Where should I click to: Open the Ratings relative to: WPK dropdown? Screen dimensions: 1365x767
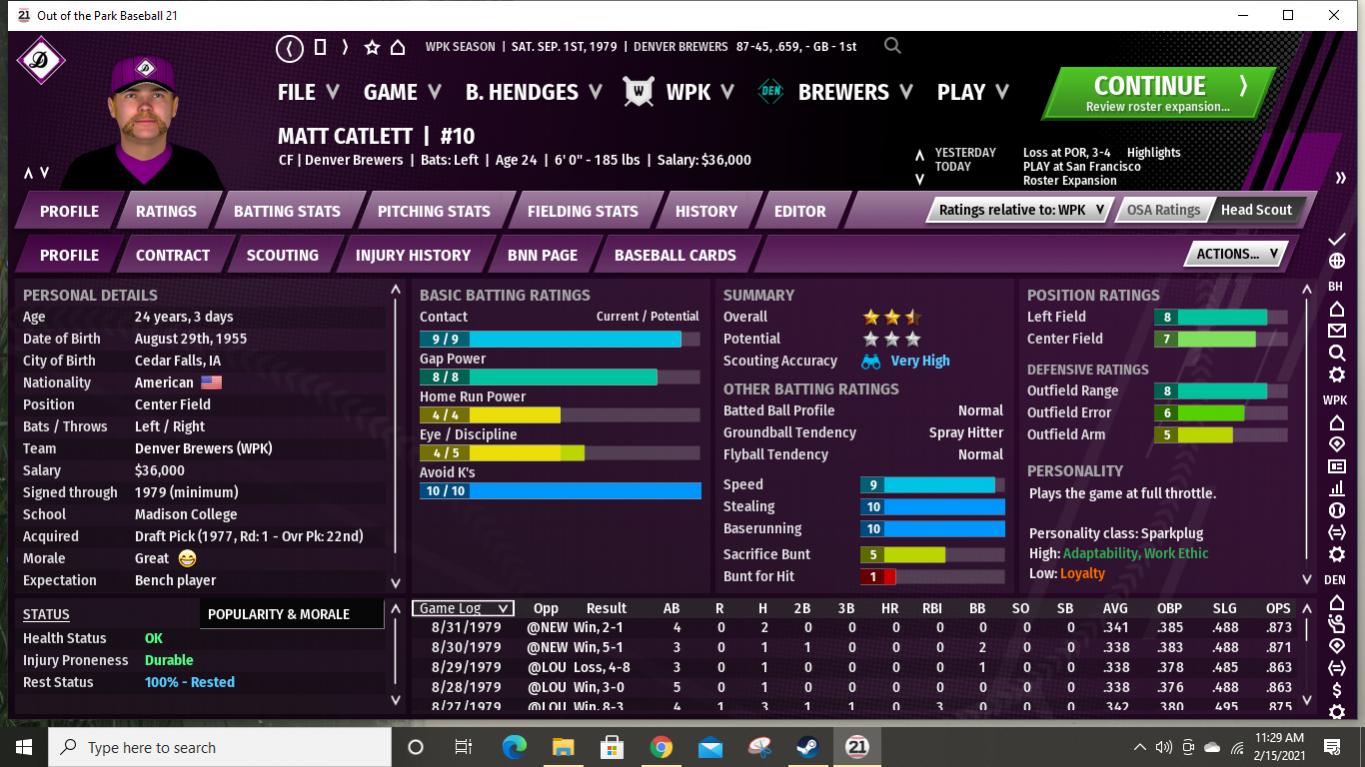coord(1016,210)
